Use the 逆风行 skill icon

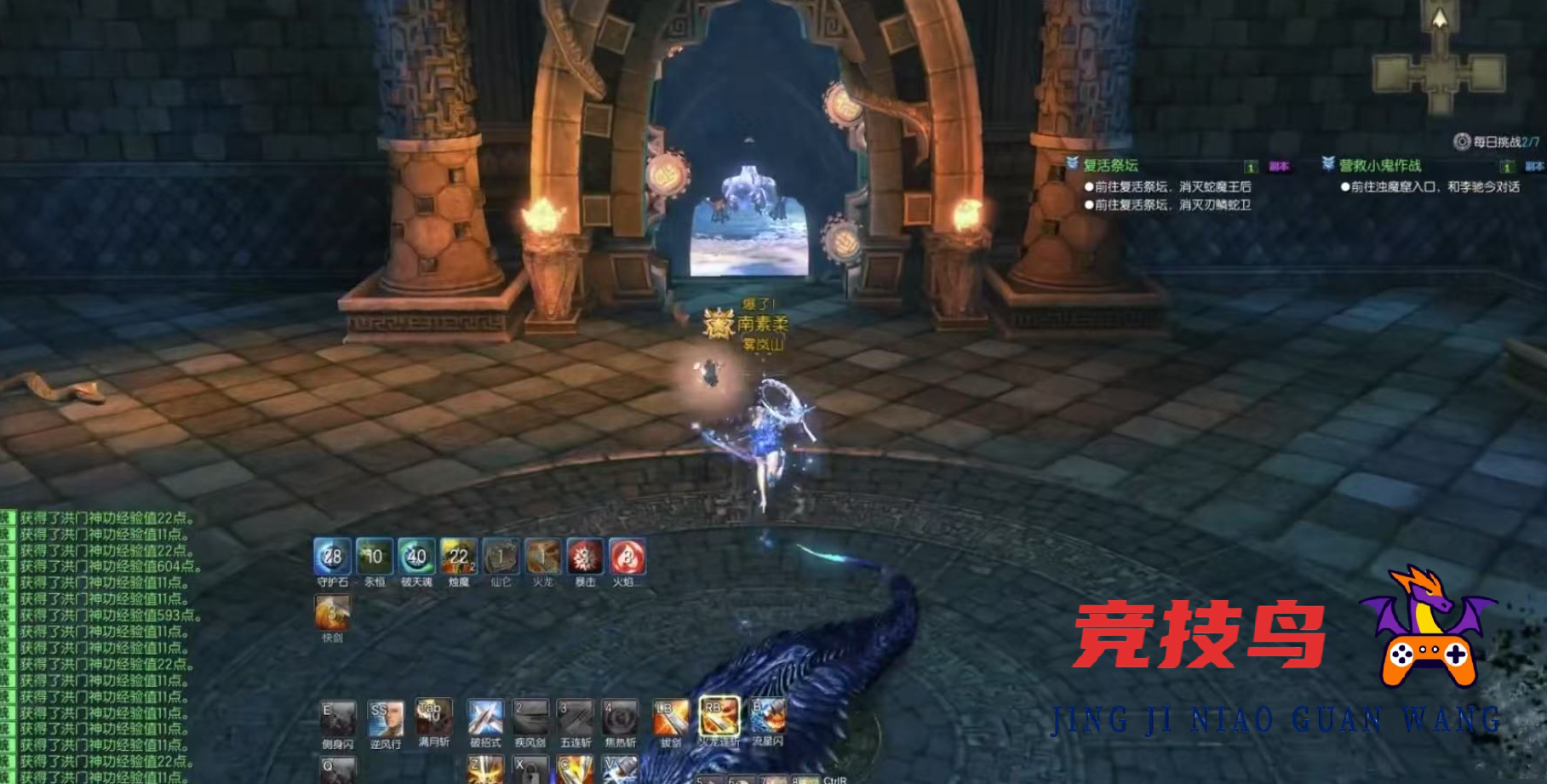pyautogui.click(x=386, y=718)
